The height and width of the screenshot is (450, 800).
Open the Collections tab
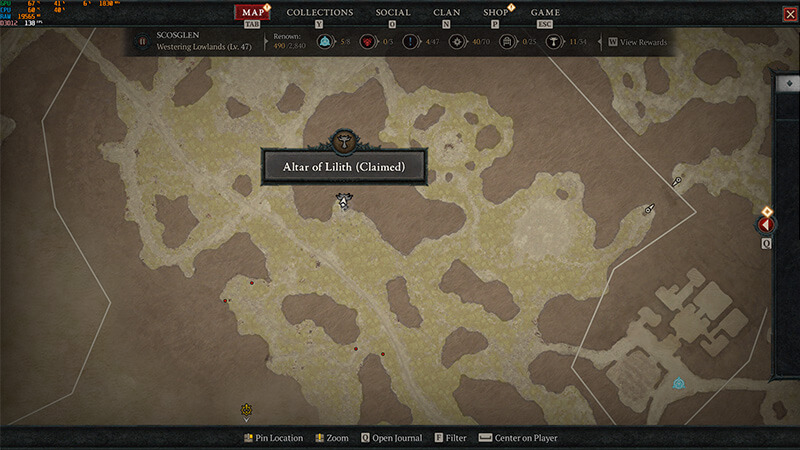[x=320, y=13]
